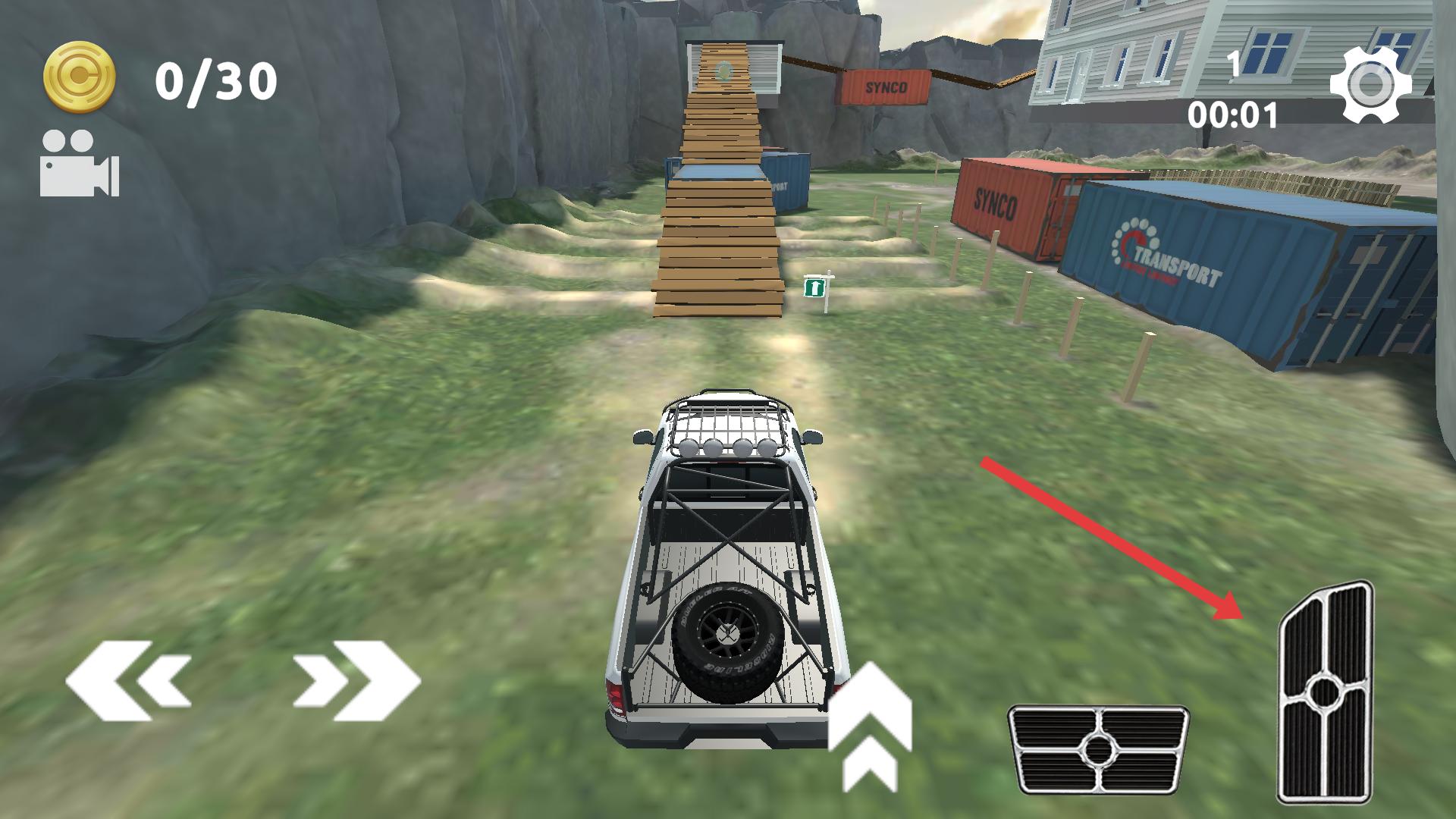Switch camera view with the video camera icon
The height and width of the screenshot is (819, 1456).
[79, 164]
